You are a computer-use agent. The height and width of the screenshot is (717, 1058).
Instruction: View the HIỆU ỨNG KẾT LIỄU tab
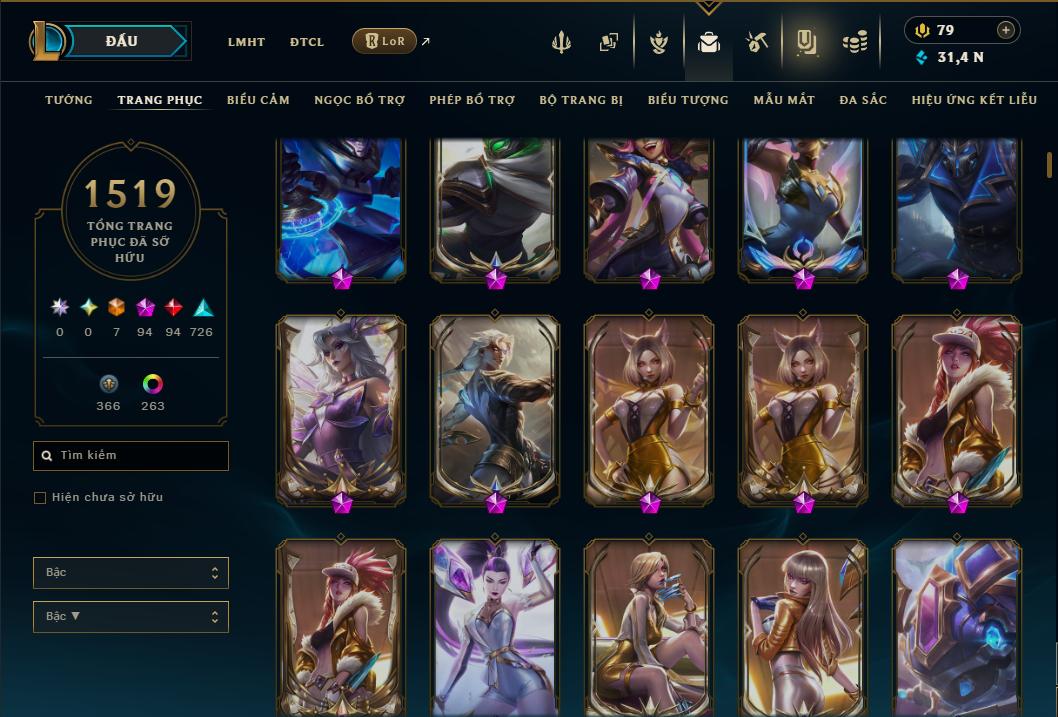pos(974,100)
